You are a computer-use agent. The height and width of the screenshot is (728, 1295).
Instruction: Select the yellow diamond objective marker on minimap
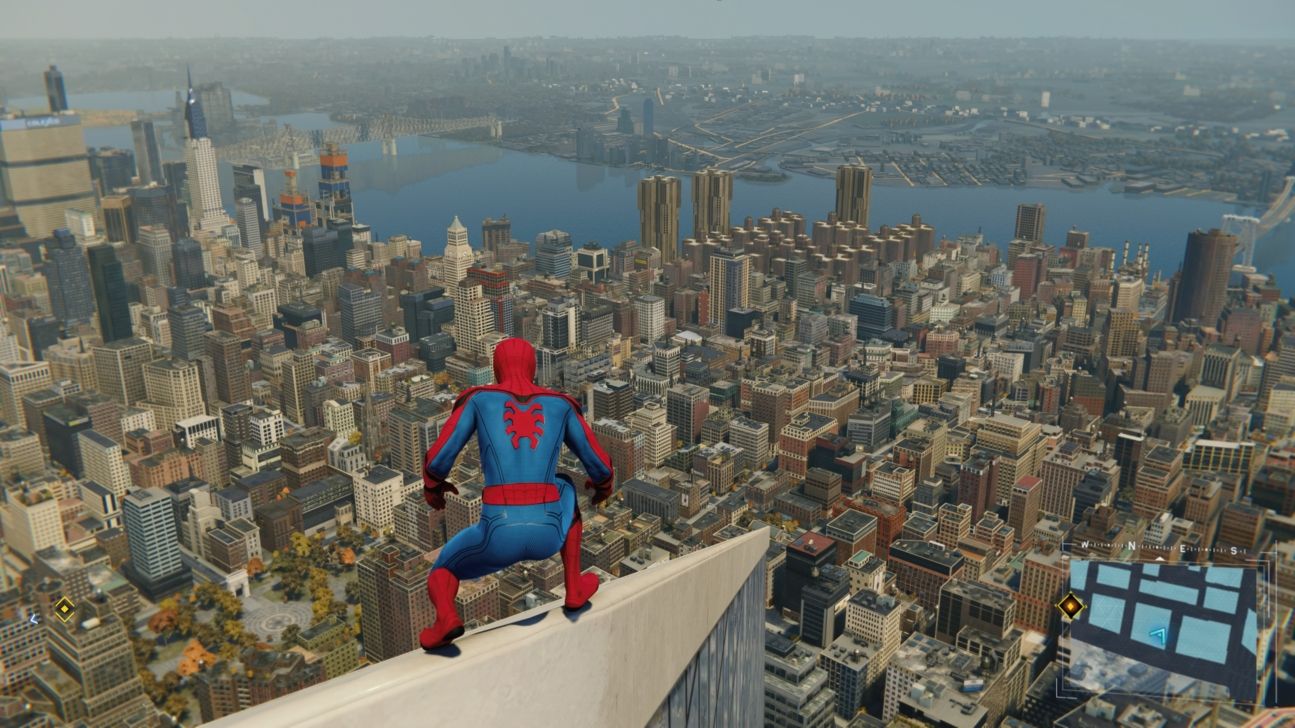pyautogui.click(x=1070, y=606)
